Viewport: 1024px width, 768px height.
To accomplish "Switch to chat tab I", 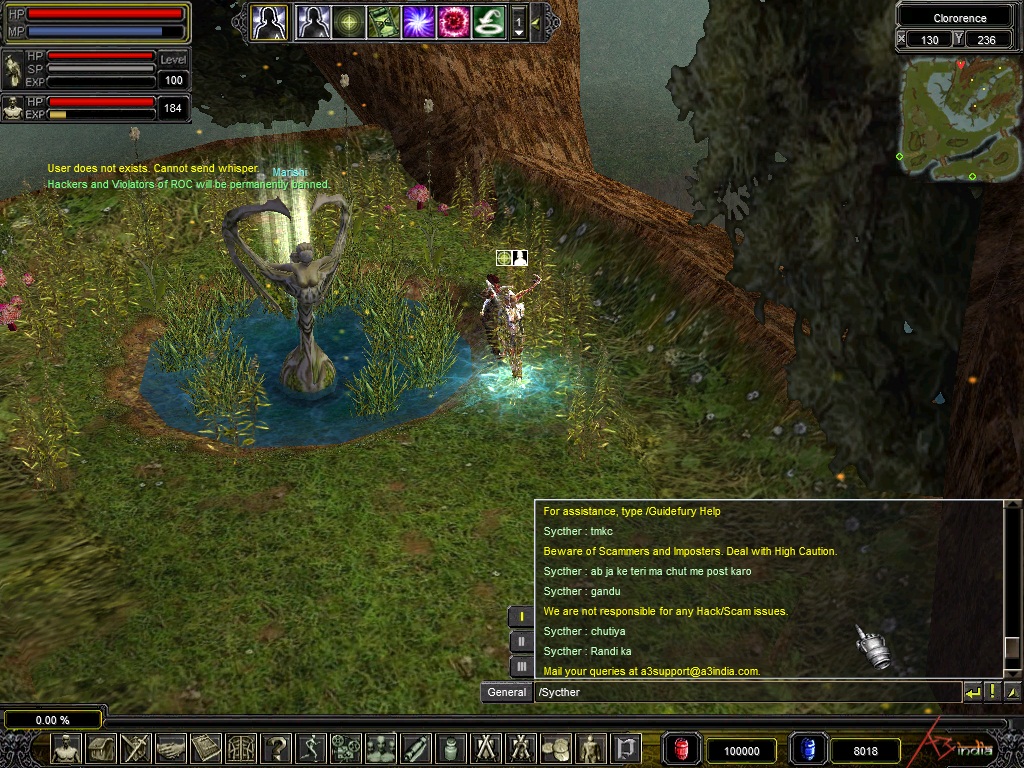I will pos(521,617).
